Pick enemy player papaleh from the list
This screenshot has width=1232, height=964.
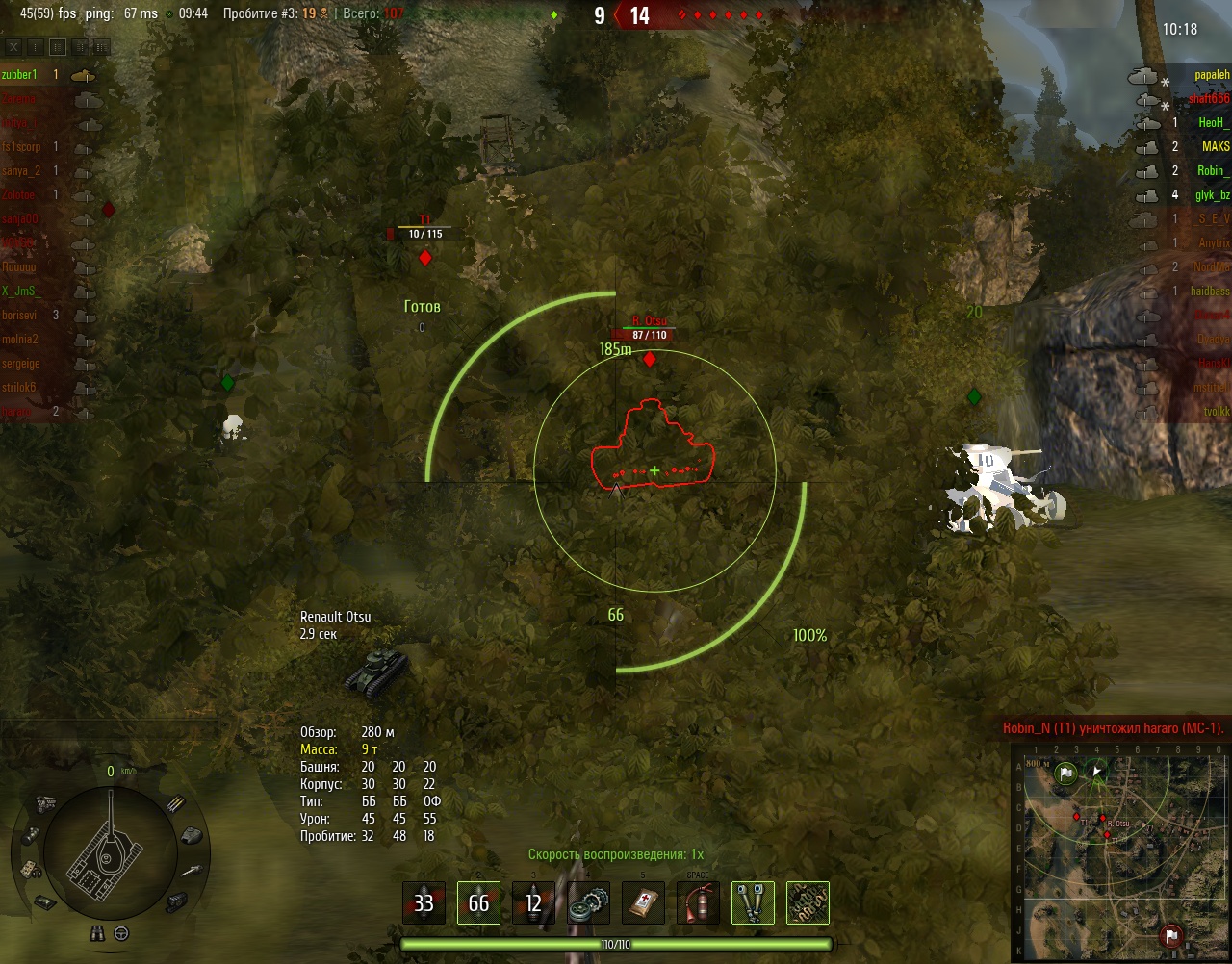coord(1212,75)
